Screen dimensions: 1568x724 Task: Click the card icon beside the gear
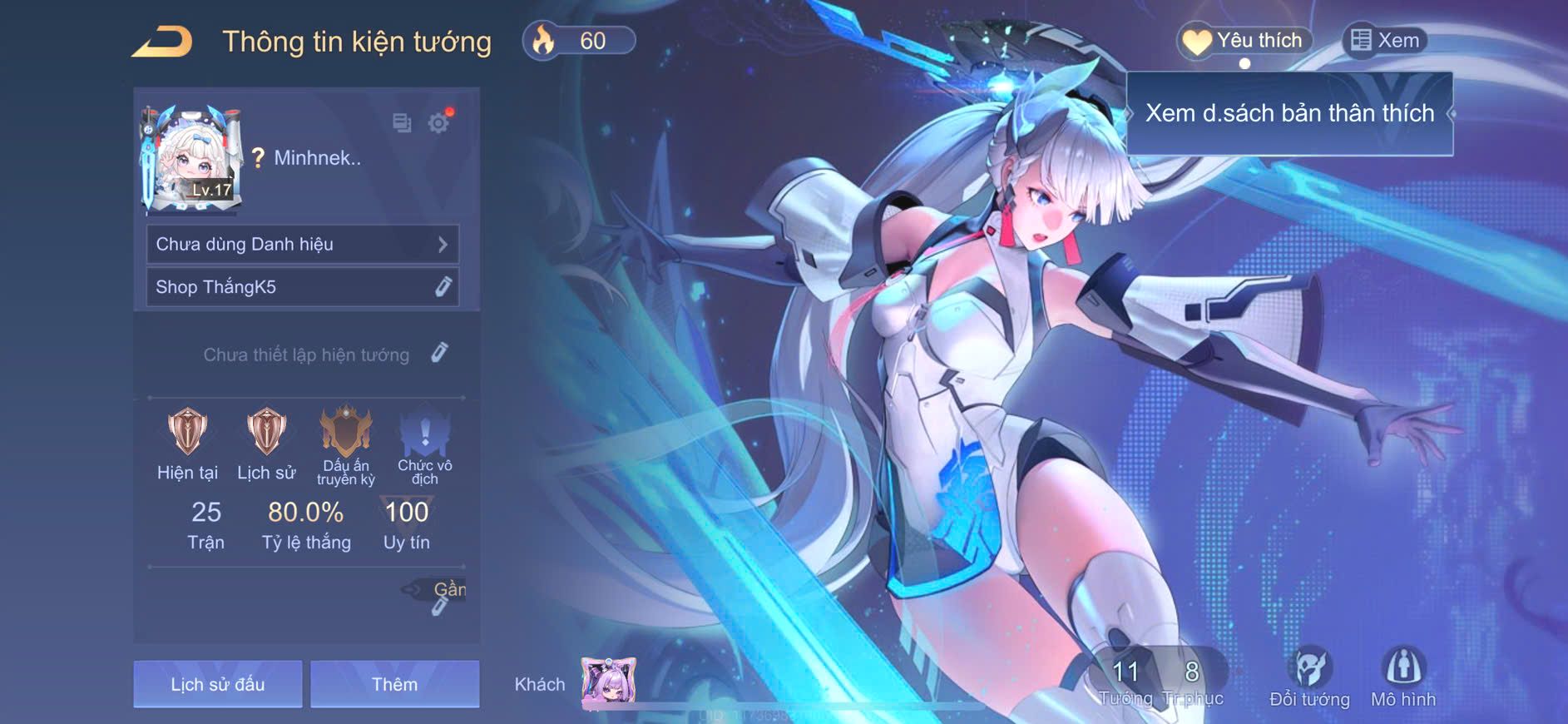click(402, 123)
